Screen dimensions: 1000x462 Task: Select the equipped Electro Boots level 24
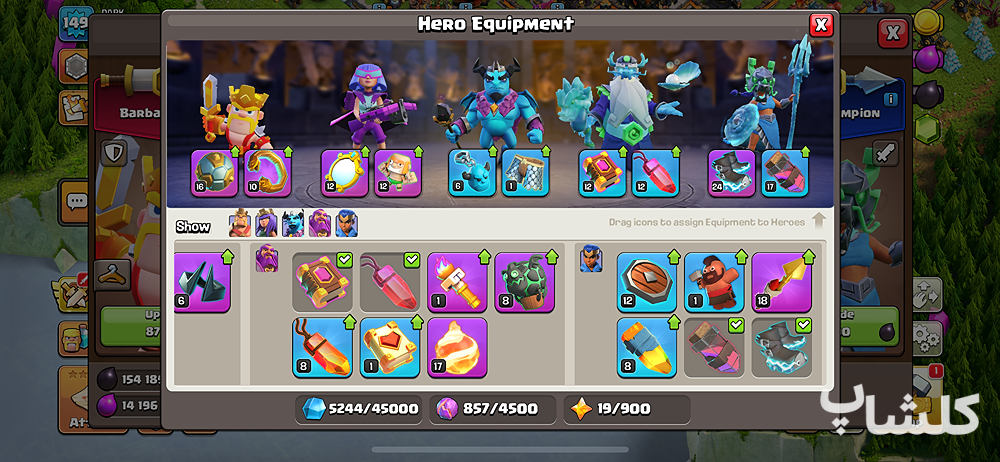point(732,173)
